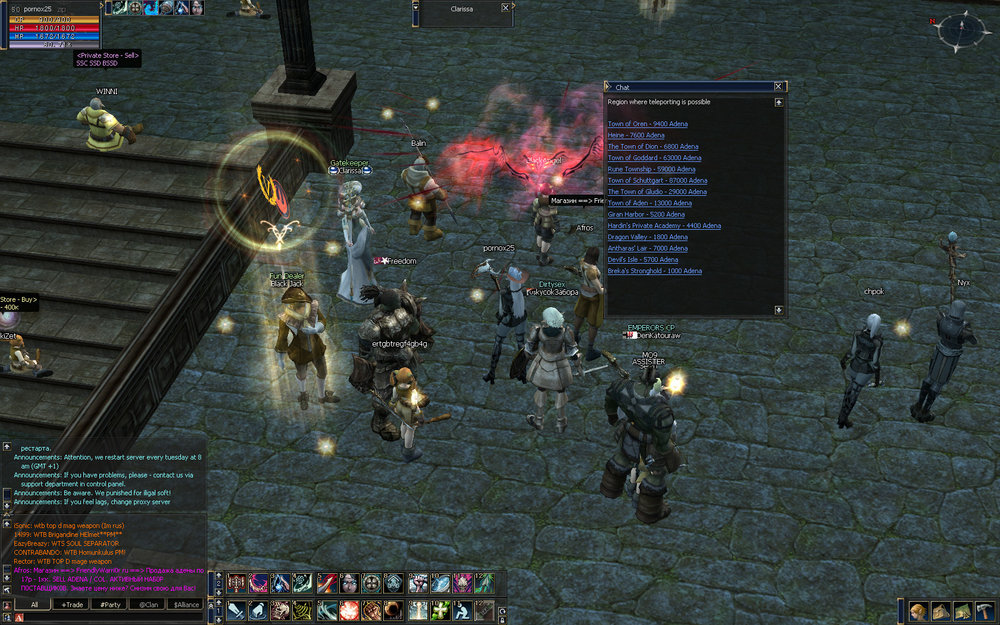This screenshot has width=1000, height=625.
Task: Teleport to Town of Goddard
Action: click(x=654, y=158)
